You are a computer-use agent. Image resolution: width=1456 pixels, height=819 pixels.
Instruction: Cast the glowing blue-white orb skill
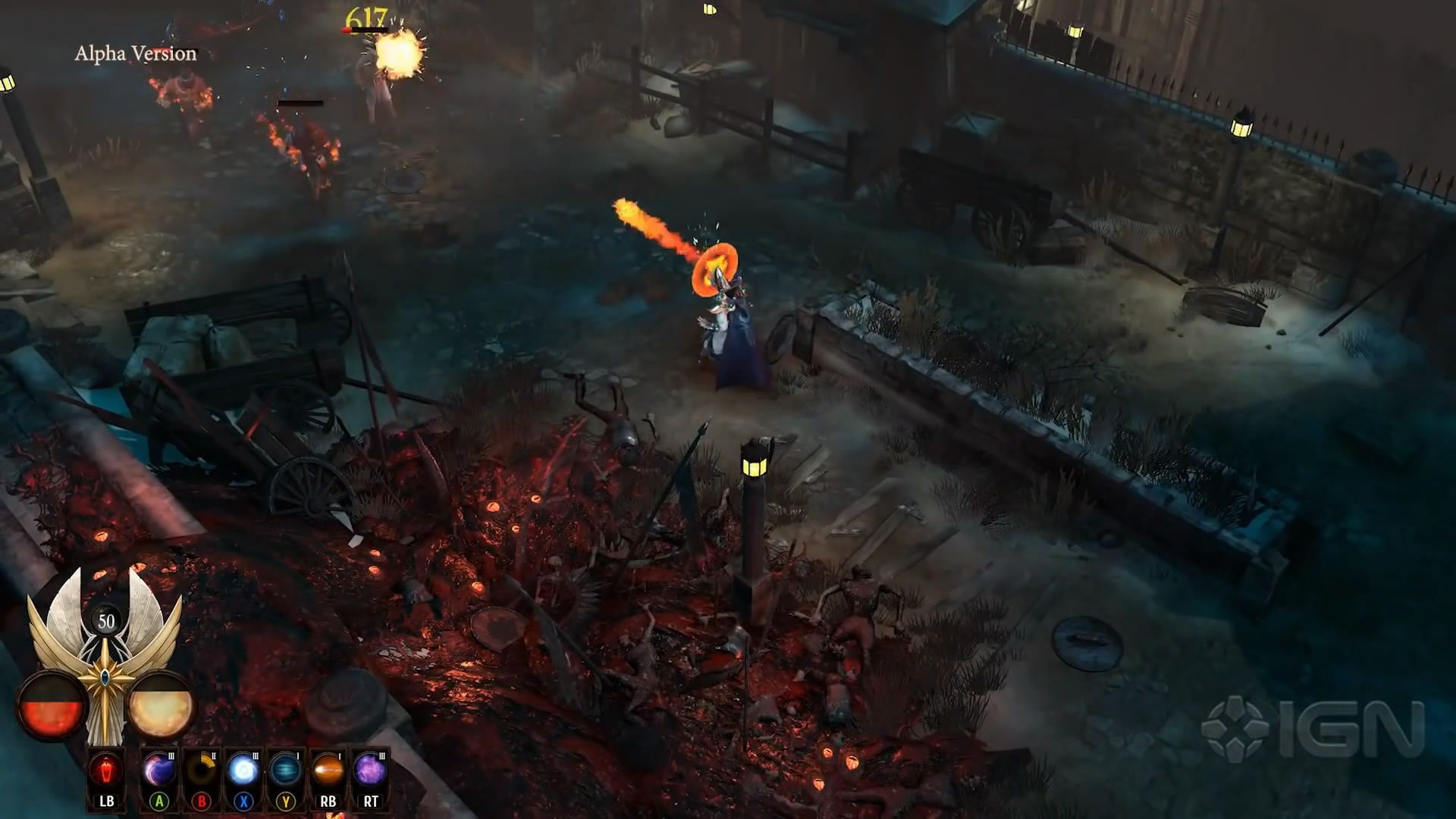tap(243, 772)
